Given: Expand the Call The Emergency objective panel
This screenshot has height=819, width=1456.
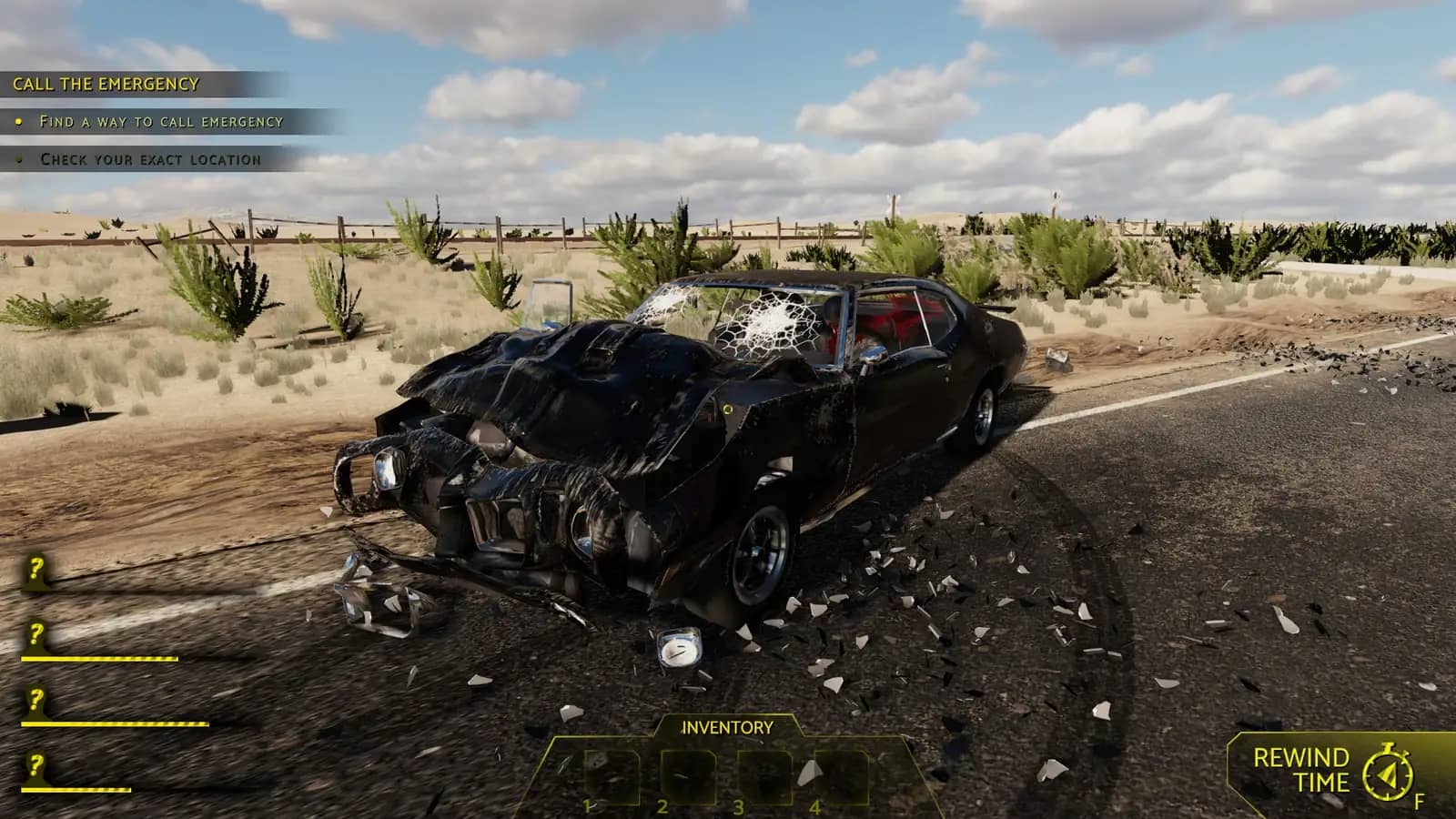Looking at the screenshot, I should coord(105,83).
